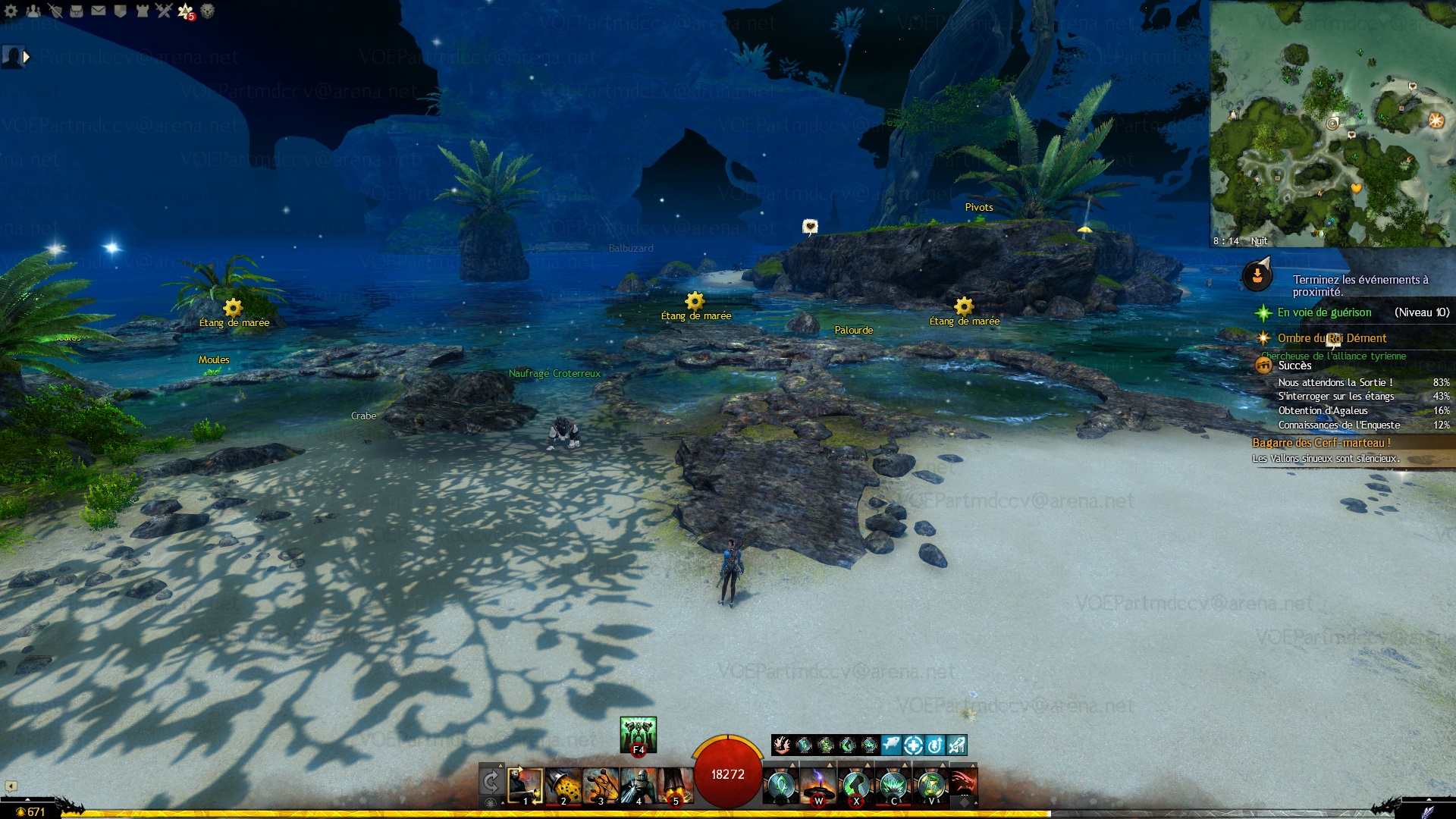The height and width of the screenshot is (819, 1456).
Task: Open the castle tower WvW icon
Action: pyautogui.click(x=142, y=11)
